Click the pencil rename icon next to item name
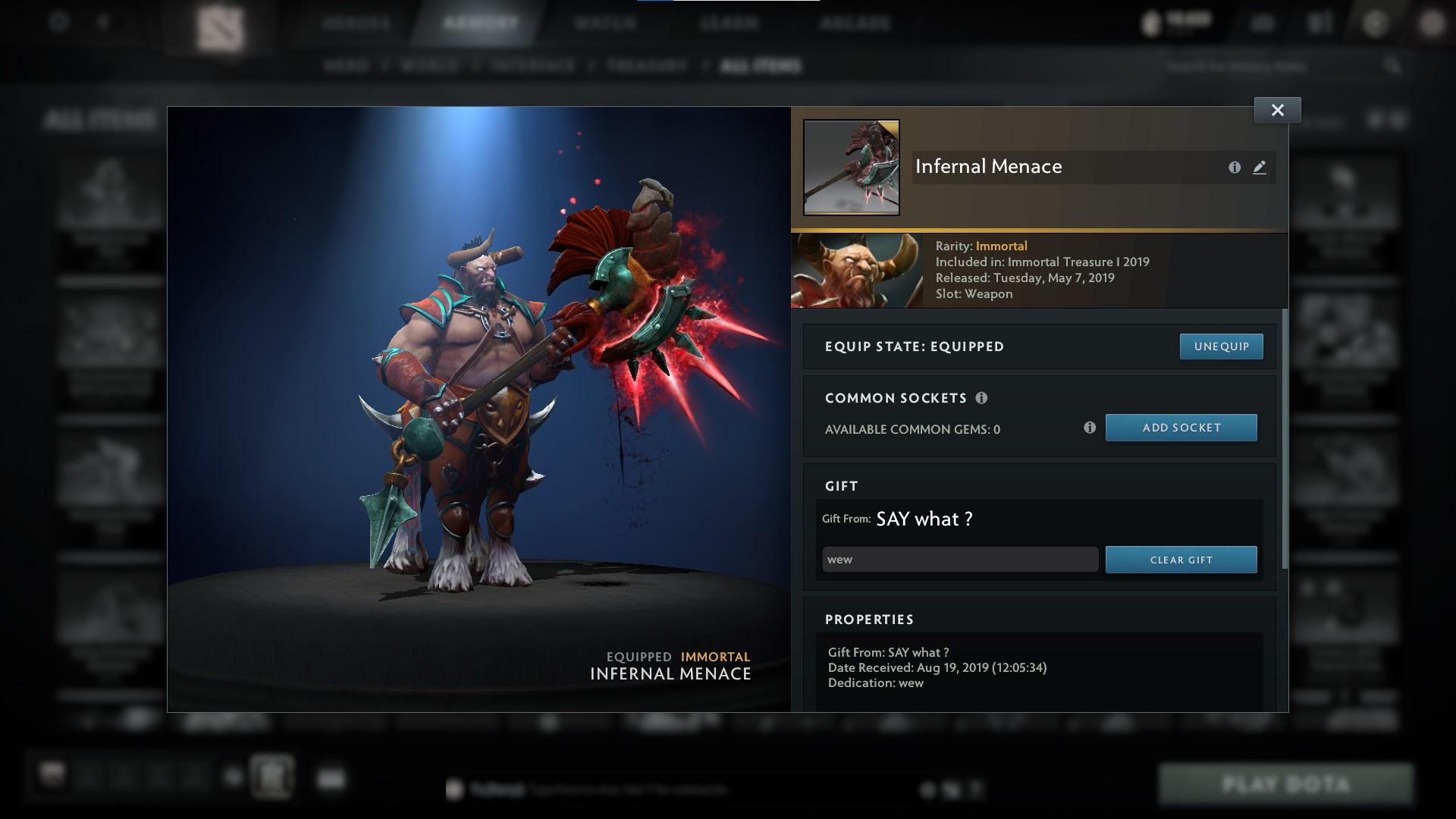Image resolution: width=1456 pixels, height=819 pixels. point(1259,168)
